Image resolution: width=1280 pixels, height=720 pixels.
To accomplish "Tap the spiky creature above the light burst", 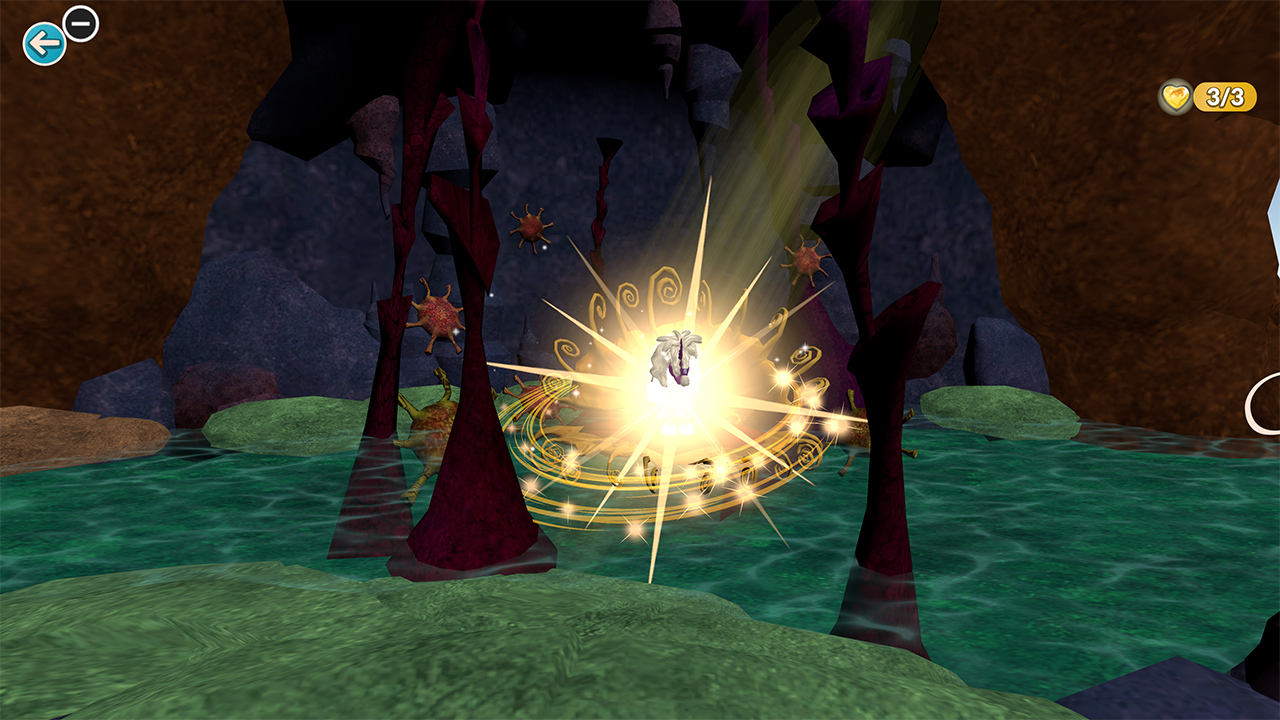I will (807, 263).
